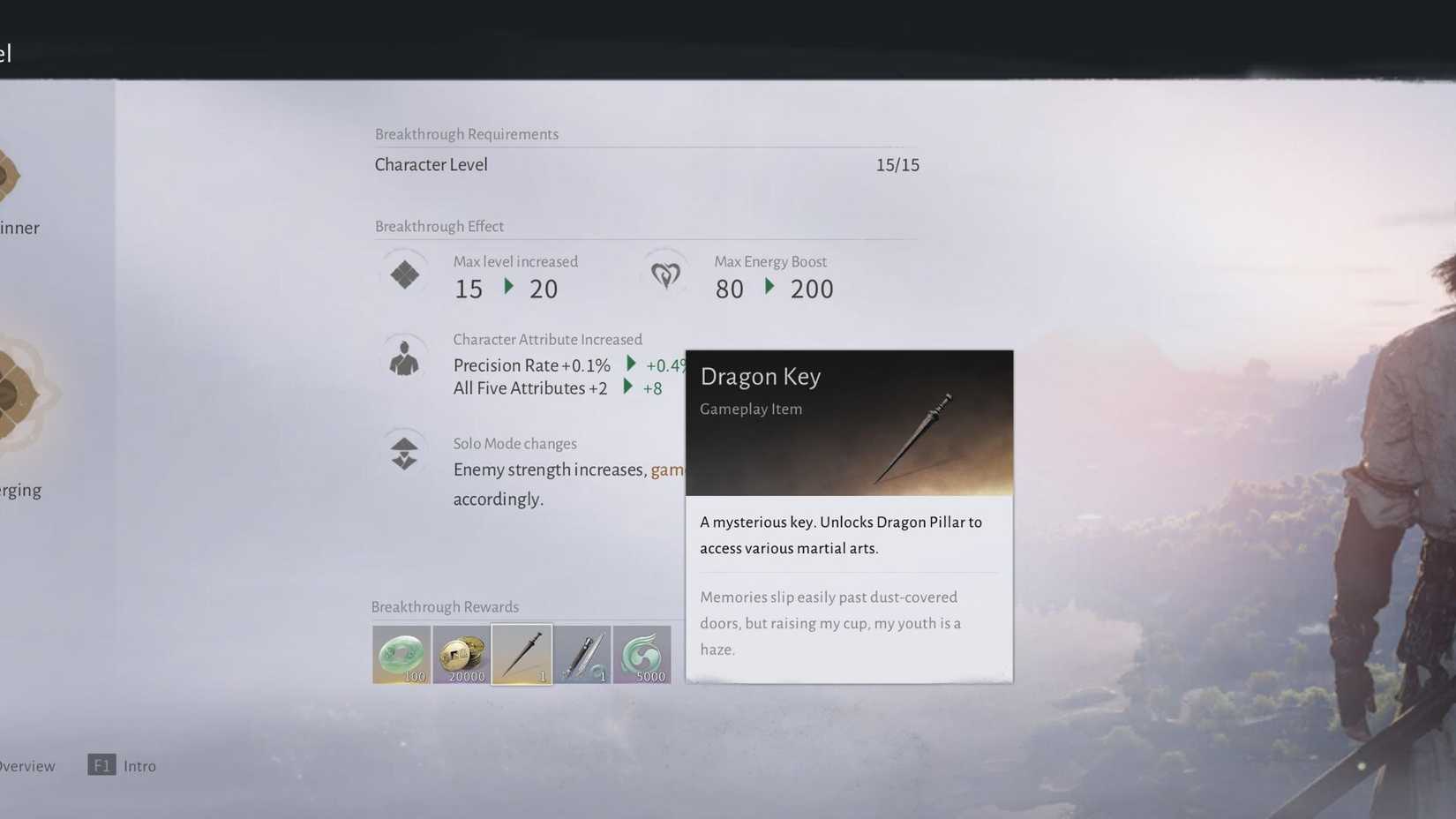Screen dimensions: 1456x819
Task: Click the Breakthrough Effect section header
Action: [439, 227]
